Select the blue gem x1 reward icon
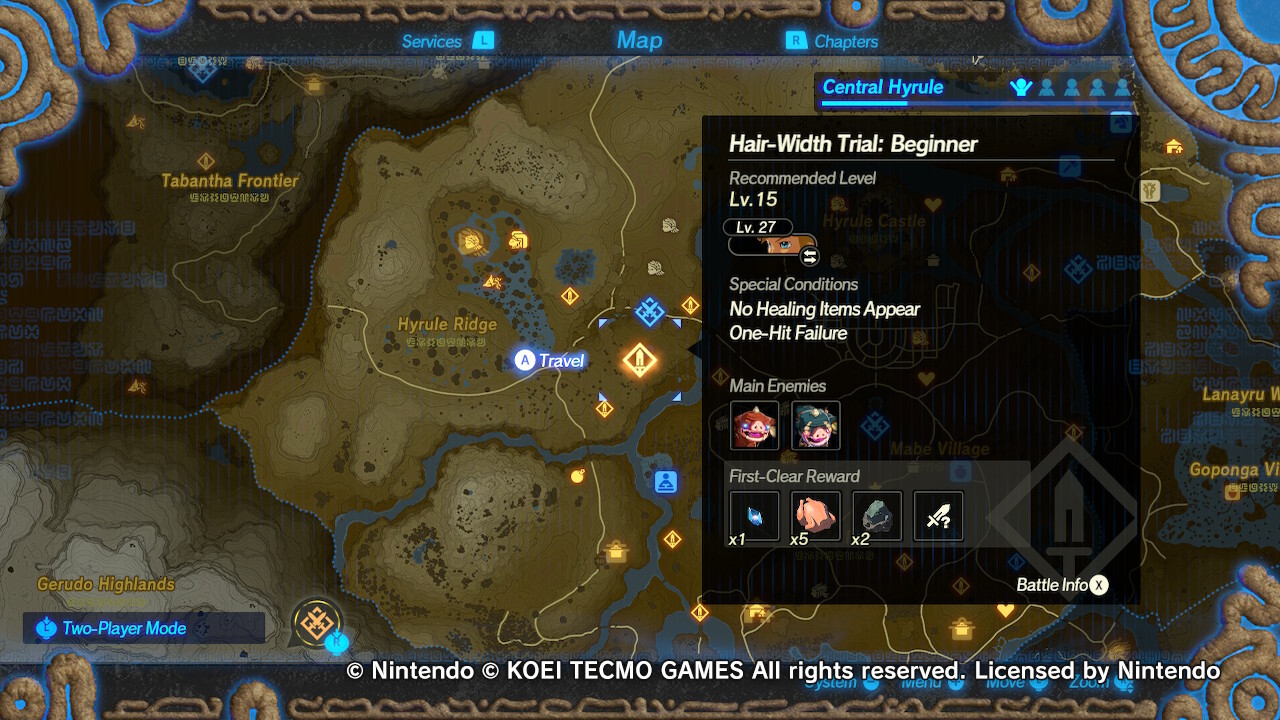 coord(753,514)
